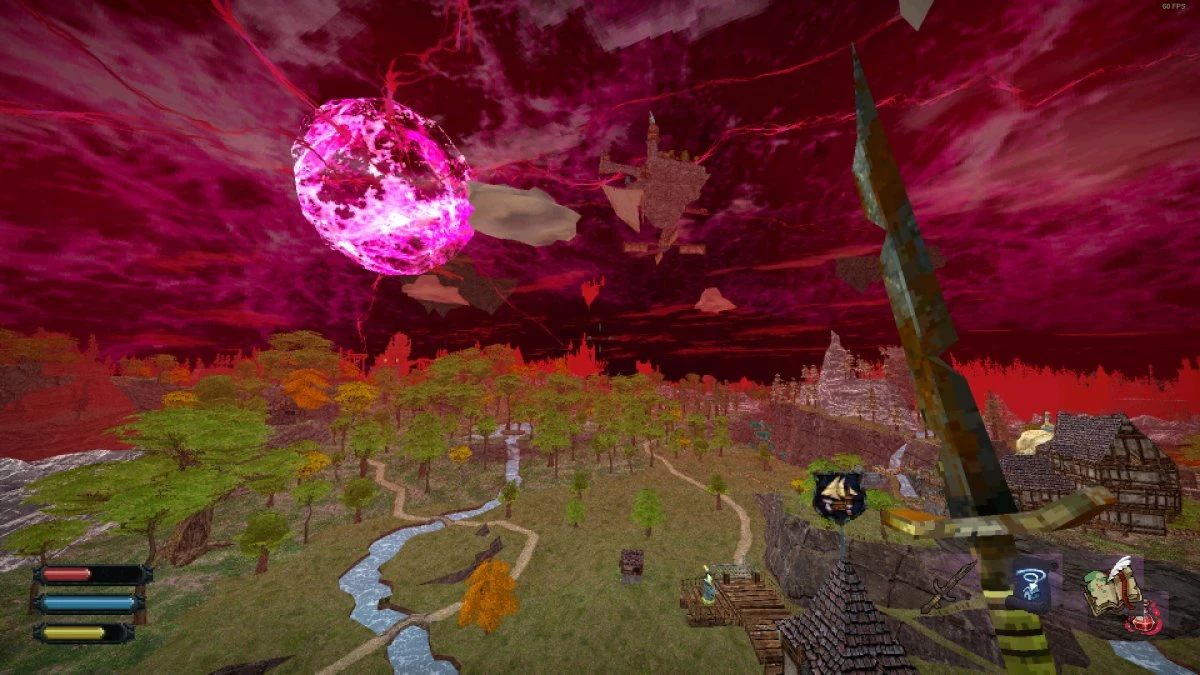The width and height of the screenshot is (1200, 675).
Task: Select the sword weapon icon
Action: click(946, 588)
